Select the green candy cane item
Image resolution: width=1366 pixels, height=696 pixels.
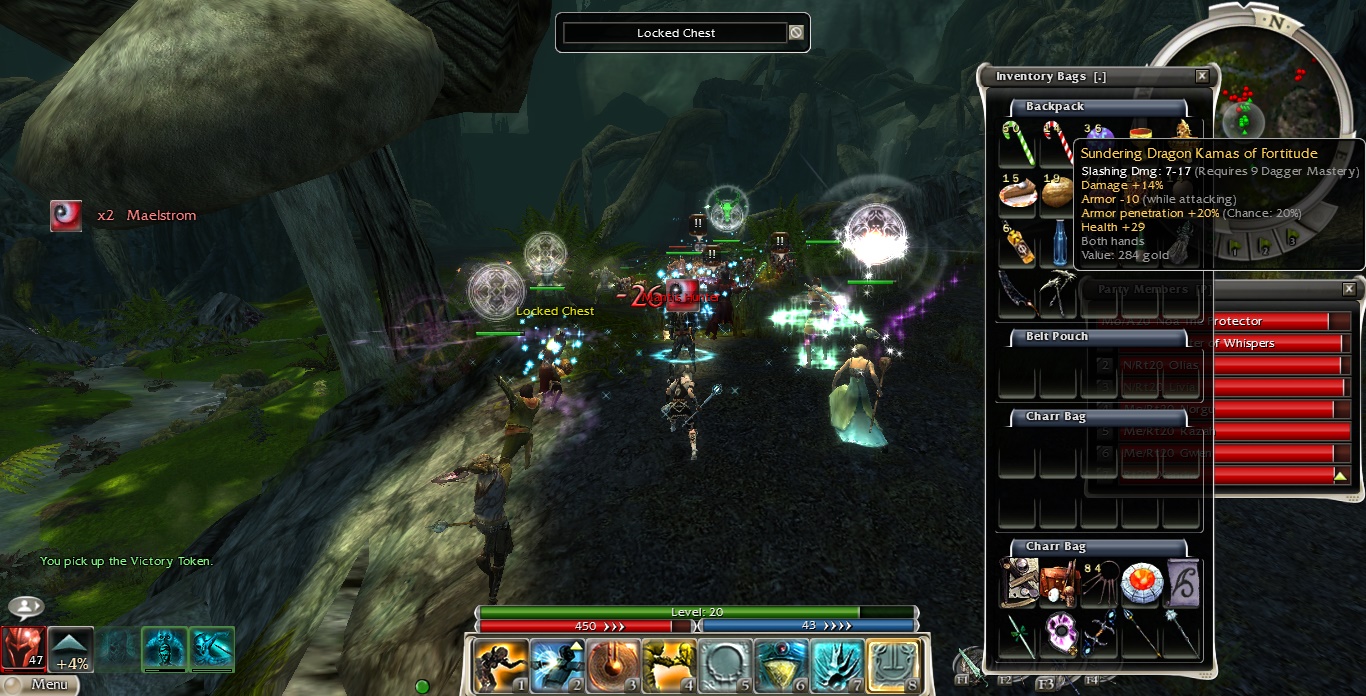1017,144
